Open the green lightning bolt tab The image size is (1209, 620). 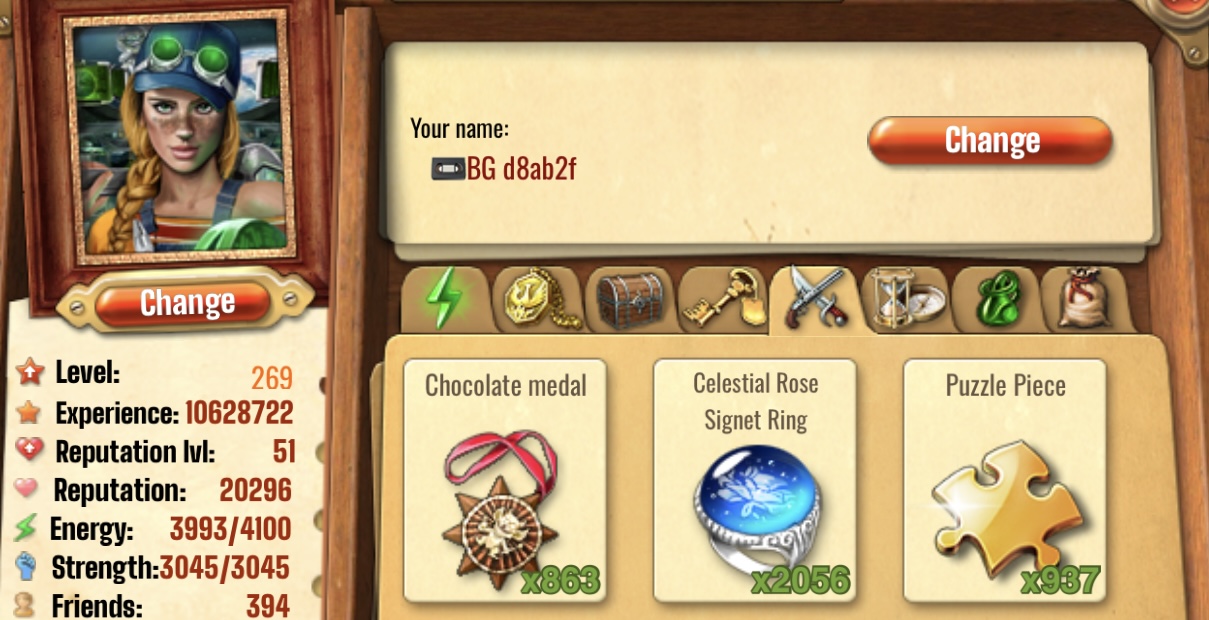443,299
